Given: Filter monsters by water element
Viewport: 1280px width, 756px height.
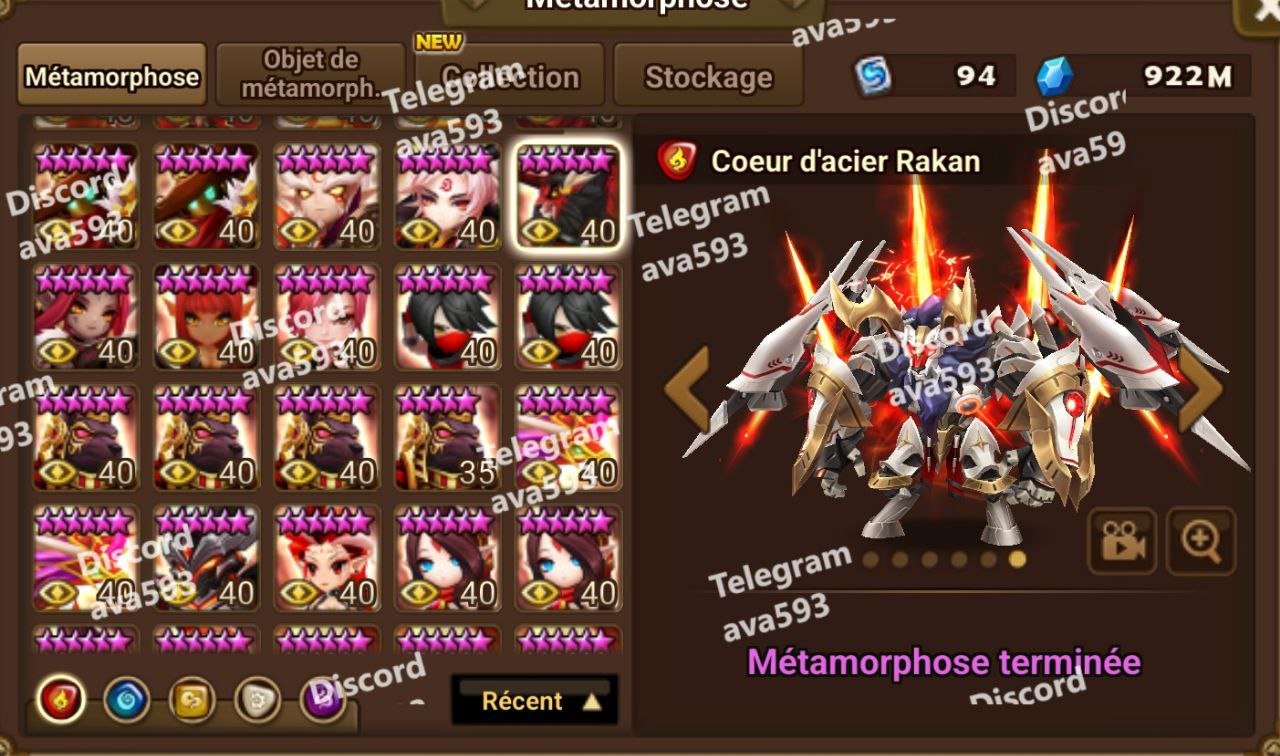Looking at the screenshot, I should point(126,700).
